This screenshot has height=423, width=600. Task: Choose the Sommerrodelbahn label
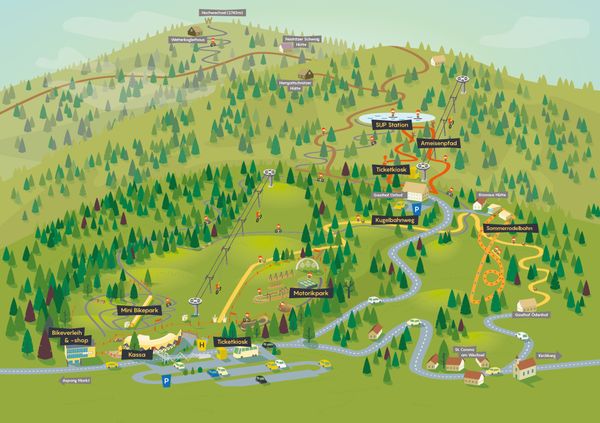click(511, 228)
